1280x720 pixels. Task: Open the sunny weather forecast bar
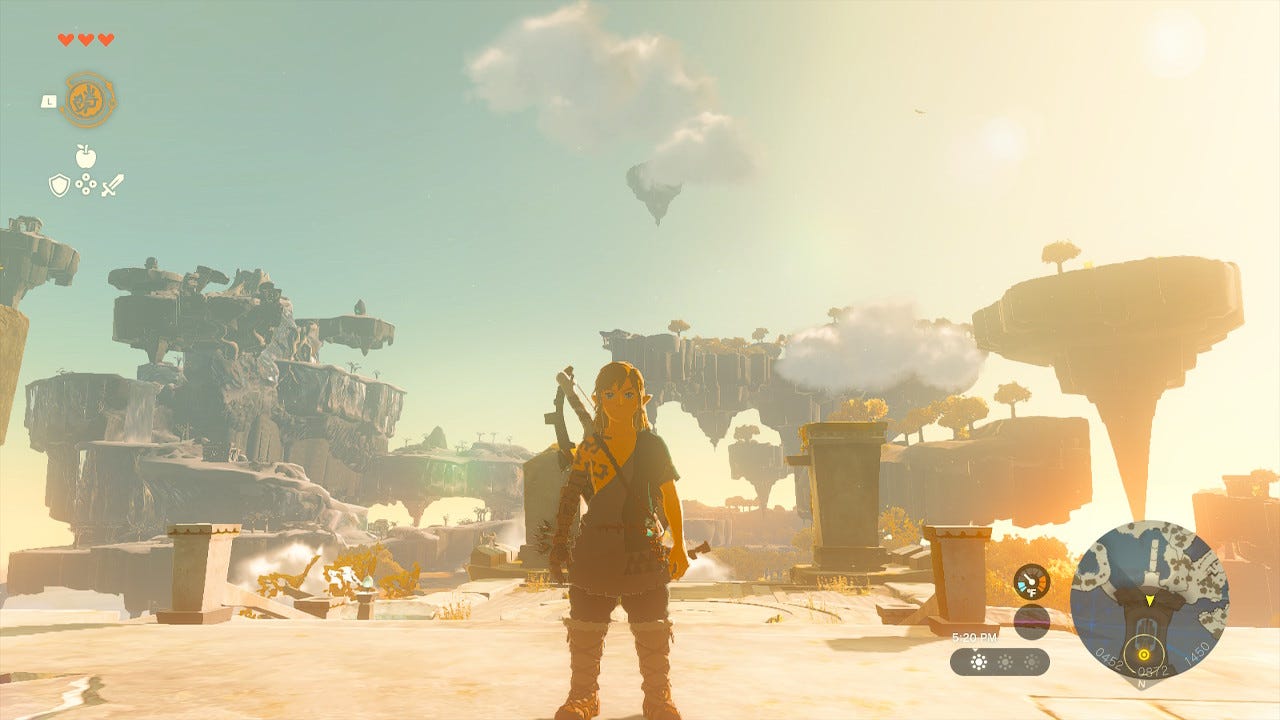[x=999, y=662]
